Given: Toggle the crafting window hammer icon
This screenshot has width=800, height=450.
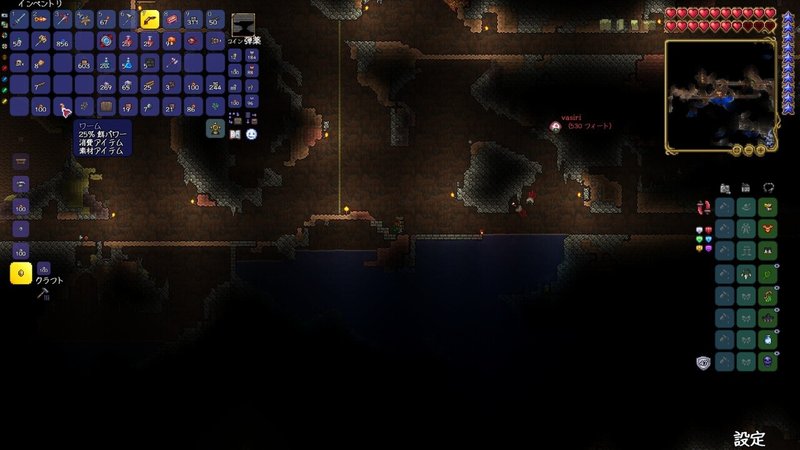Looking at the screenshot, I should [43, 294].
